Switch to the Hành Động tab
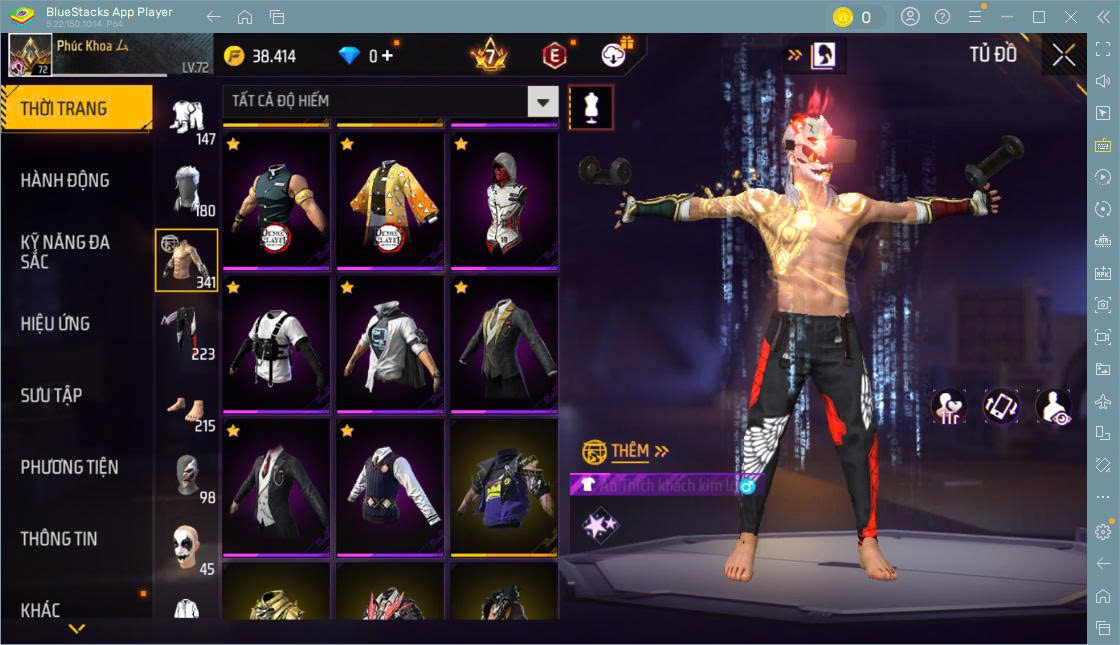1120x645 pixels. point(65,181)
